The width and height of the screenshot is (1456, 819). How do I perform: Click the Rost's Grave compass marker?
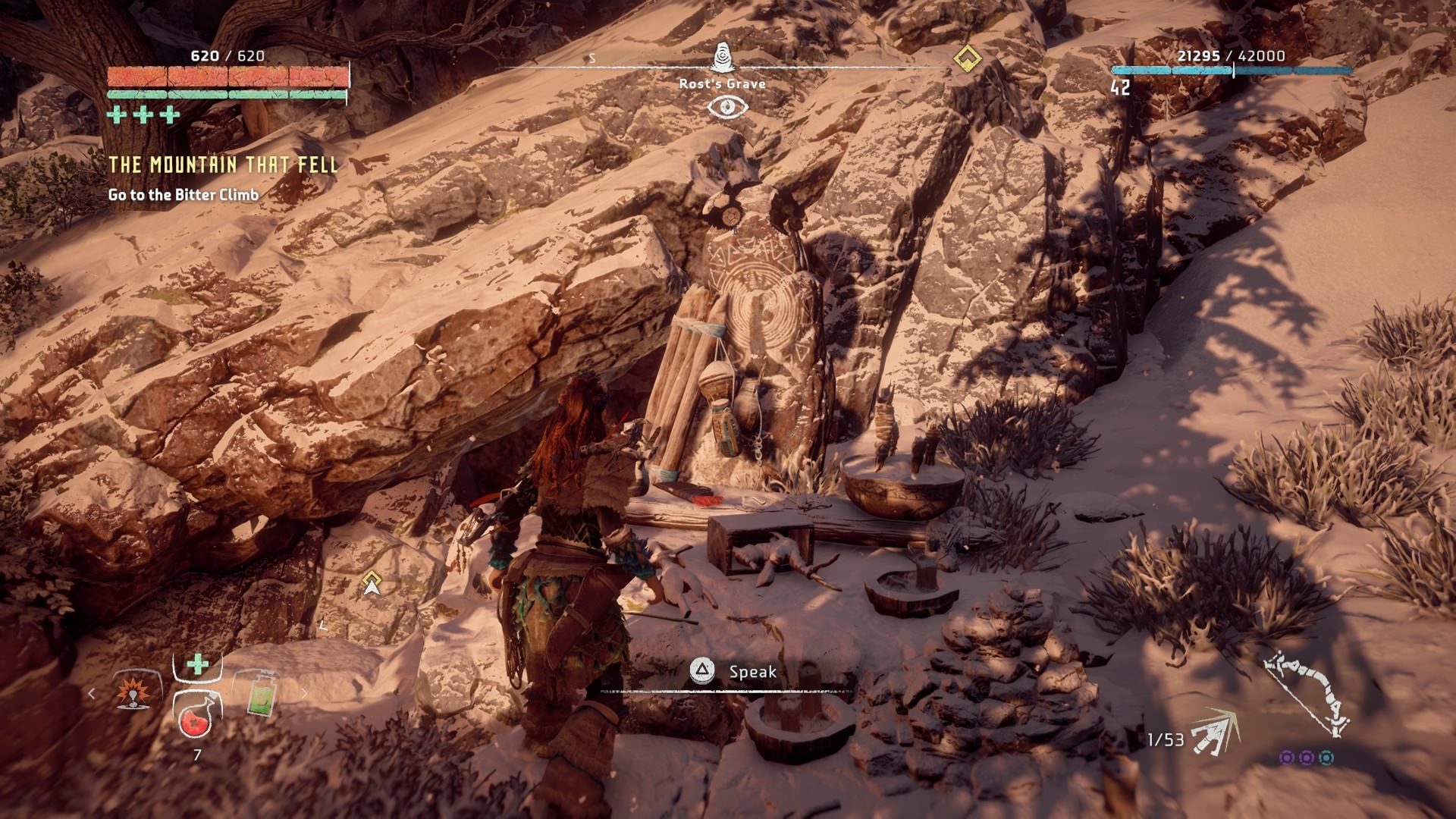point(723,57)
